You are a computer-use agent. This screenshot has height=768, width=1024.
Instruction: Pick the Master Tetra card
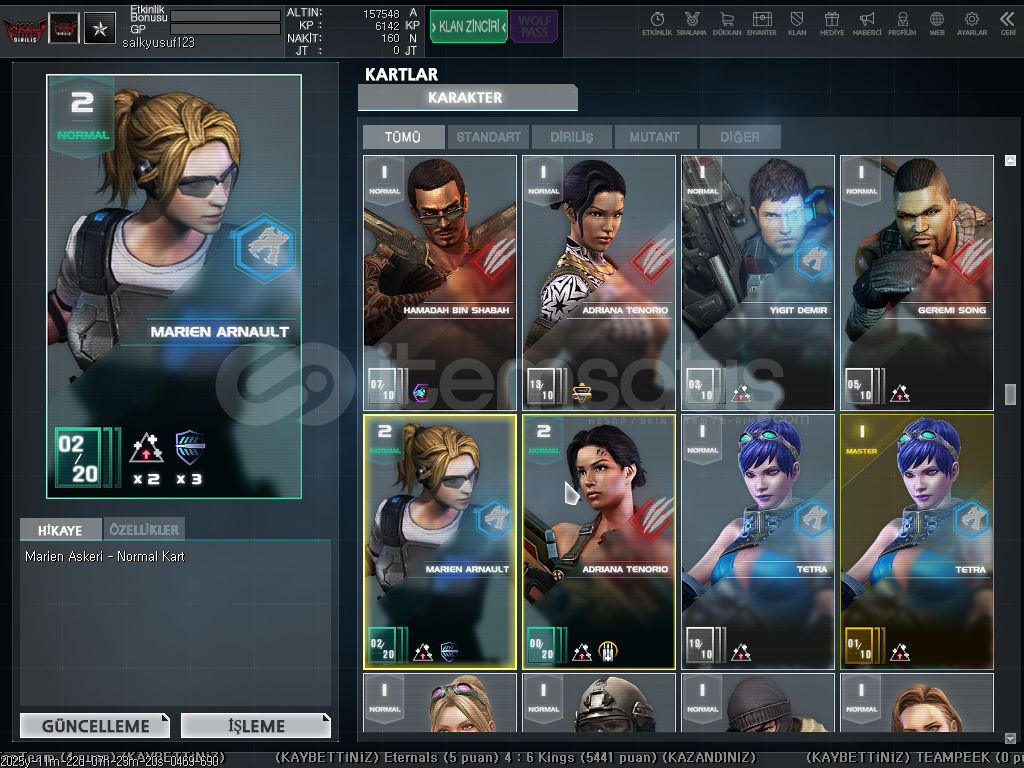tap(917, 541)
